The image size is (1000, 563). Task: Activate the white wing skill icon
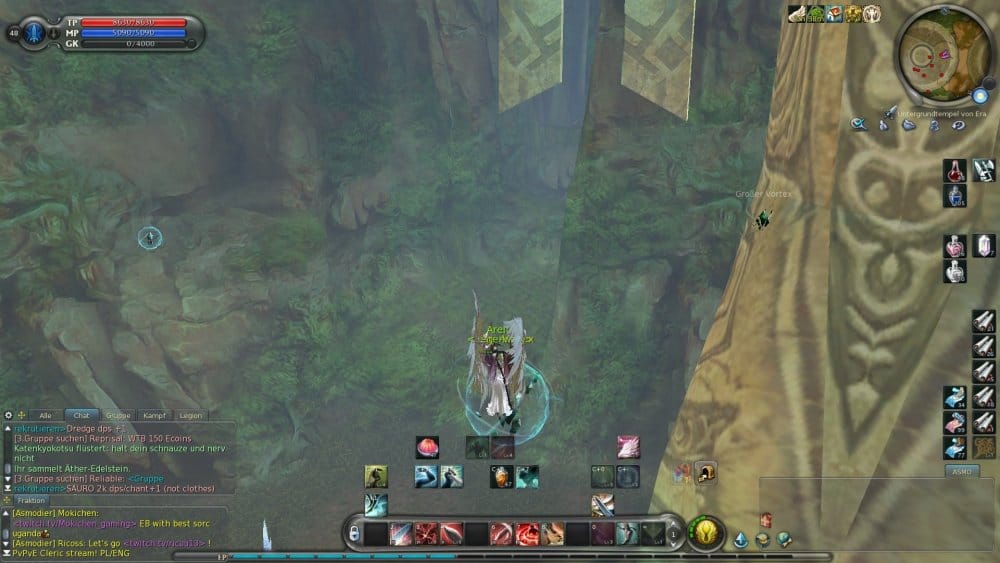(x=628, y=447)
